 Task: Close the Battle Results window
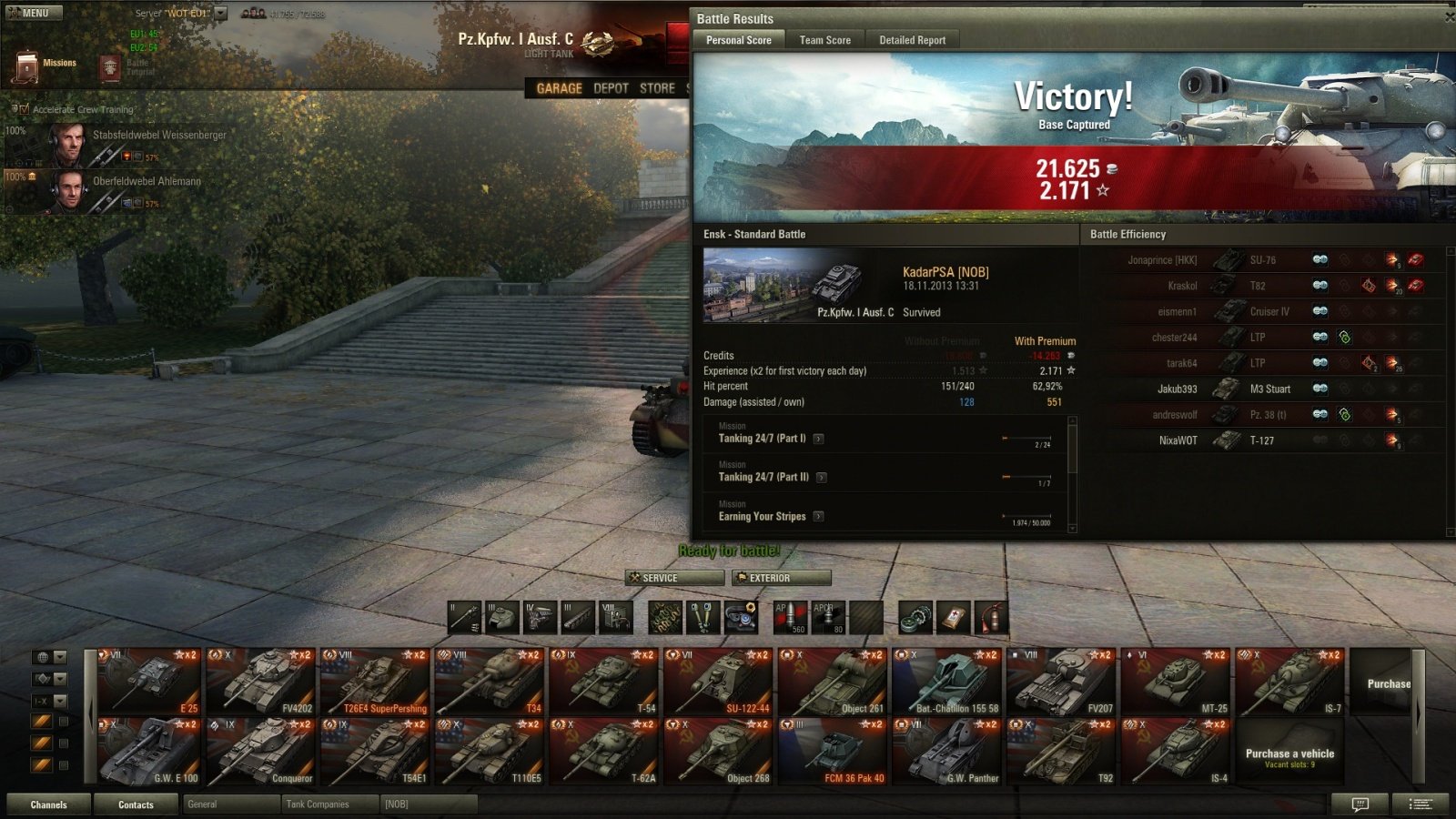point(1450,17)
